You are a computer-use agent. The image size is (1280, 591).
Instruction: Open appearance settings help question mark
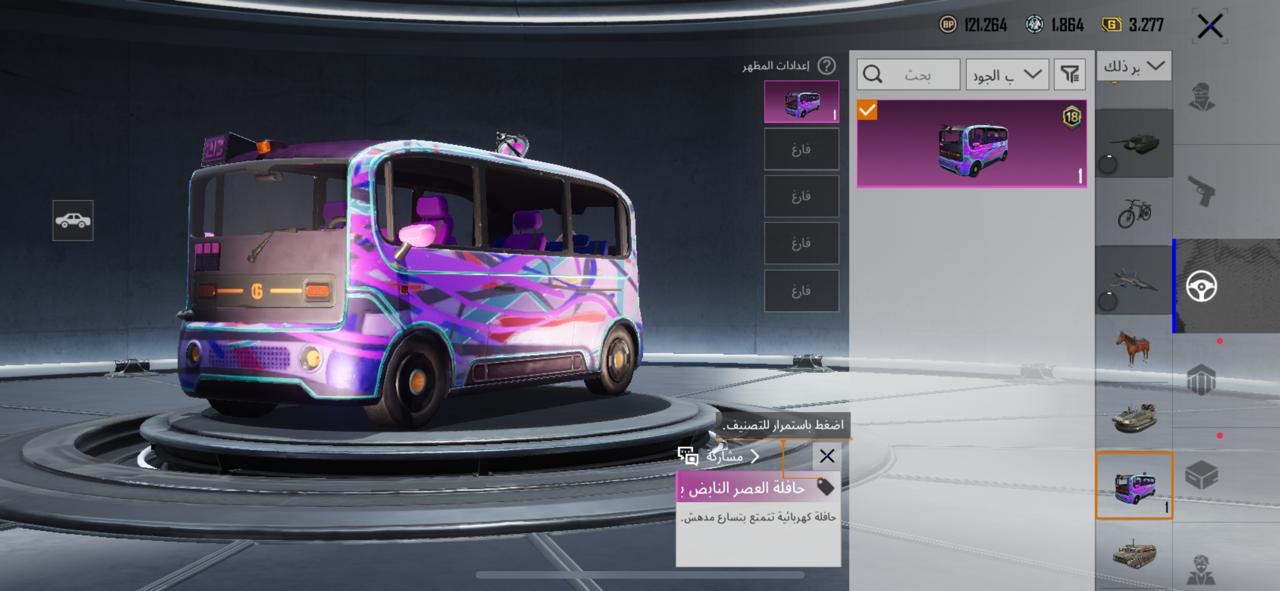point(826,66)
